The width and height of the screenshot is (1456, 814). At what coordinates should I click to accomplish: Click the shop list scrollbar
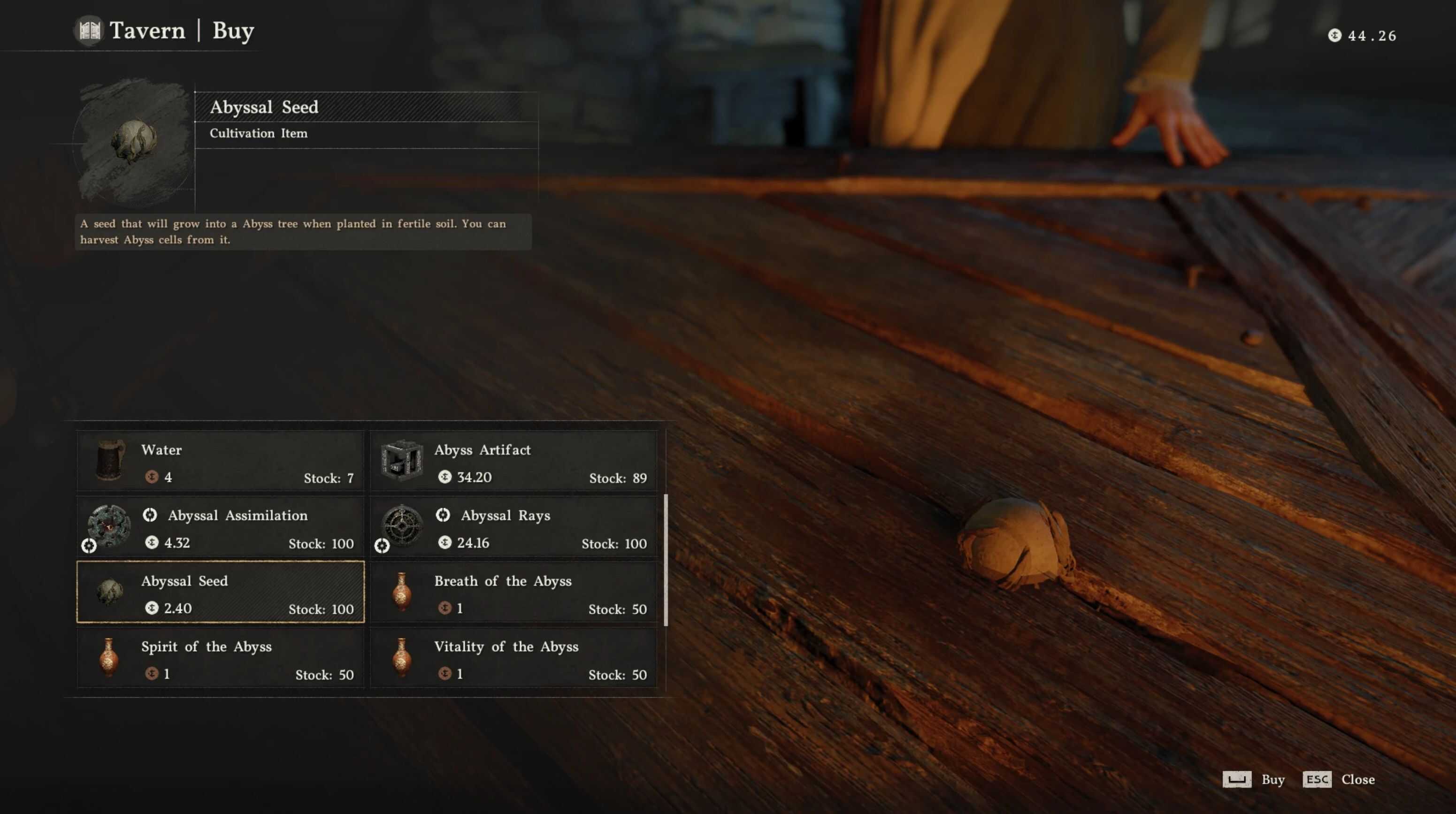click(666, 559)
